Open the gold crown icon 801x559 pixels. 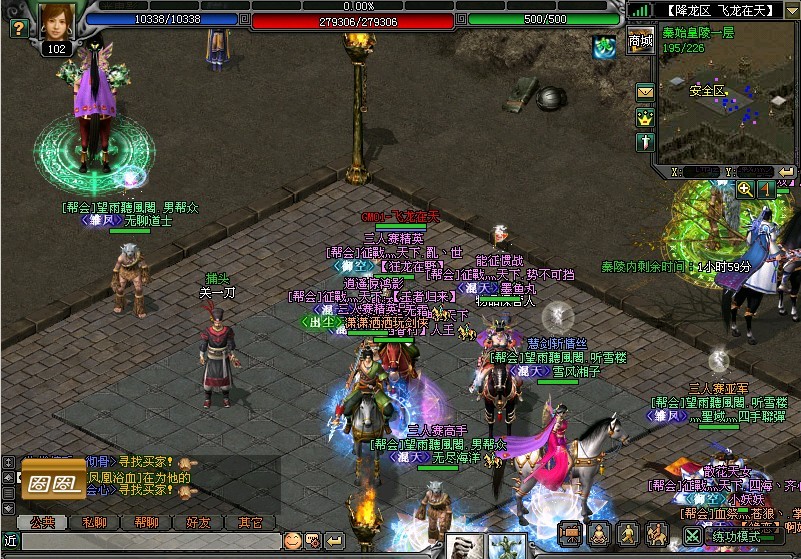point(645,117)
